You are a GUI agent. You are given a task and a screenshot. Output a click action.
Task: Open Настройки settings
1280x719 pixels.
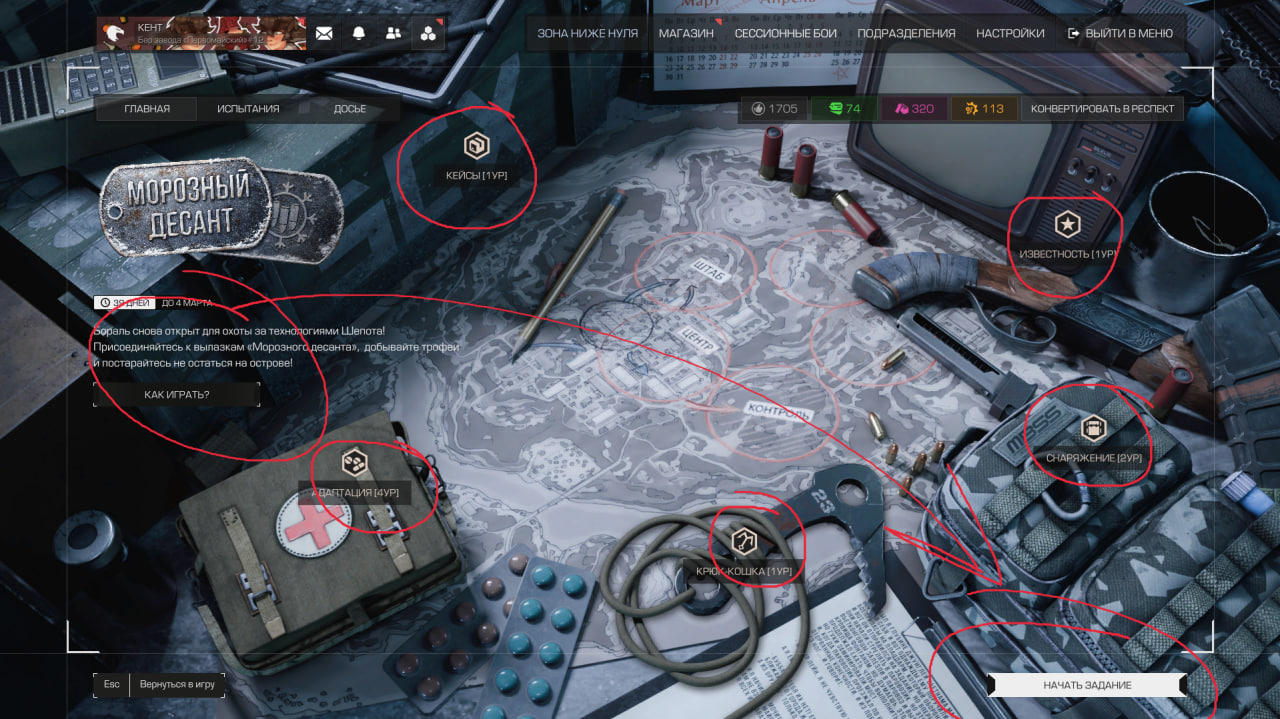click(1010, 33)
